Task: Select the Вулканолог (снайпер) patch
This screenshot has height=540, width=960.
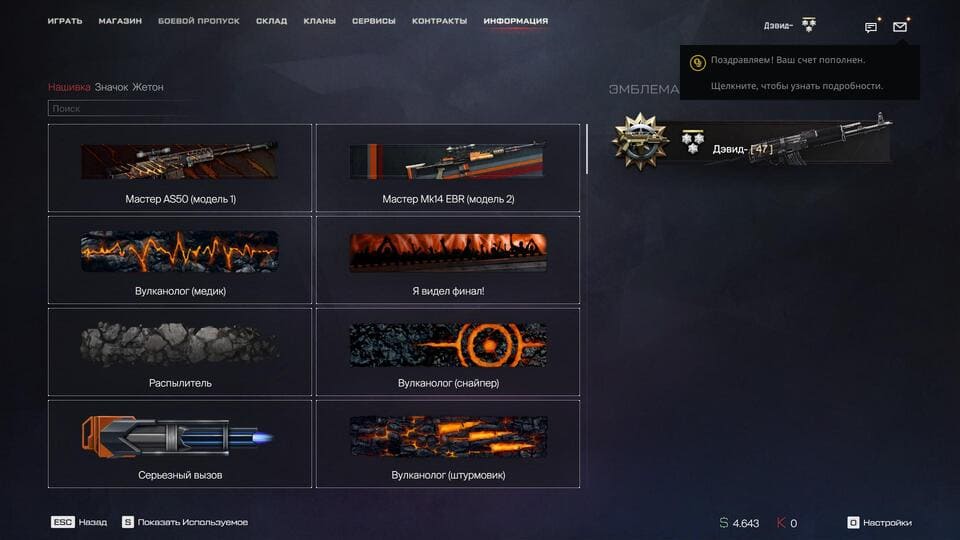Action: click(447, 352)
